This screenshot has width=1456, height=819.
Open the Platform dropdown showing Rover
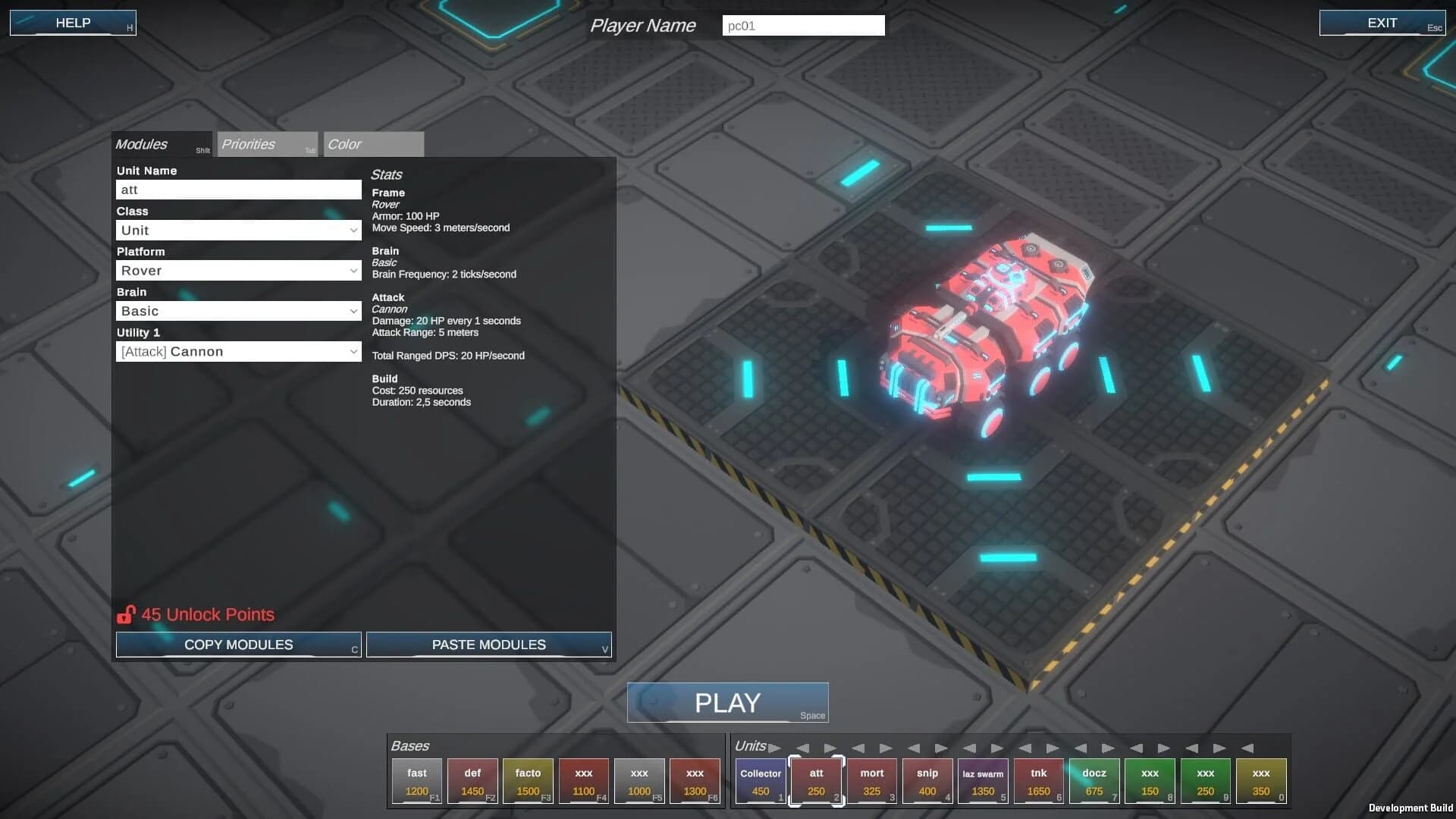237,270
